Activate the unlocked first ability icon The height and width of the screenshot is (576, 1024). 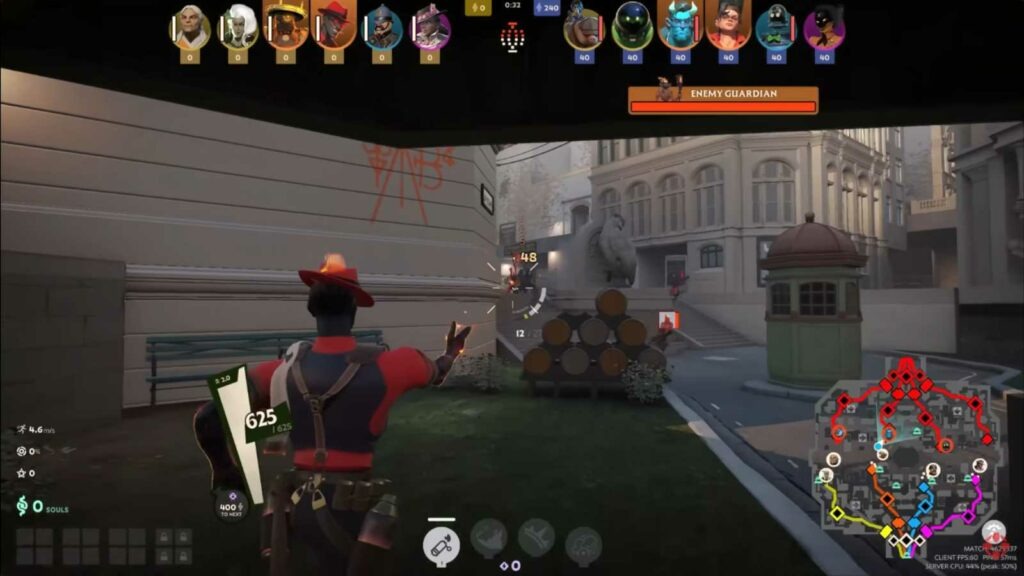(x=440, y=545)
